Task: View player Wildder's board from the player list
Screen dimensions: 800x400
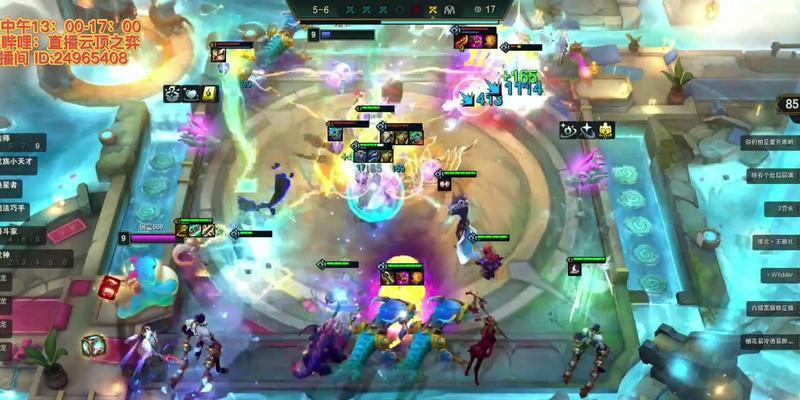Action: [779, 274]
